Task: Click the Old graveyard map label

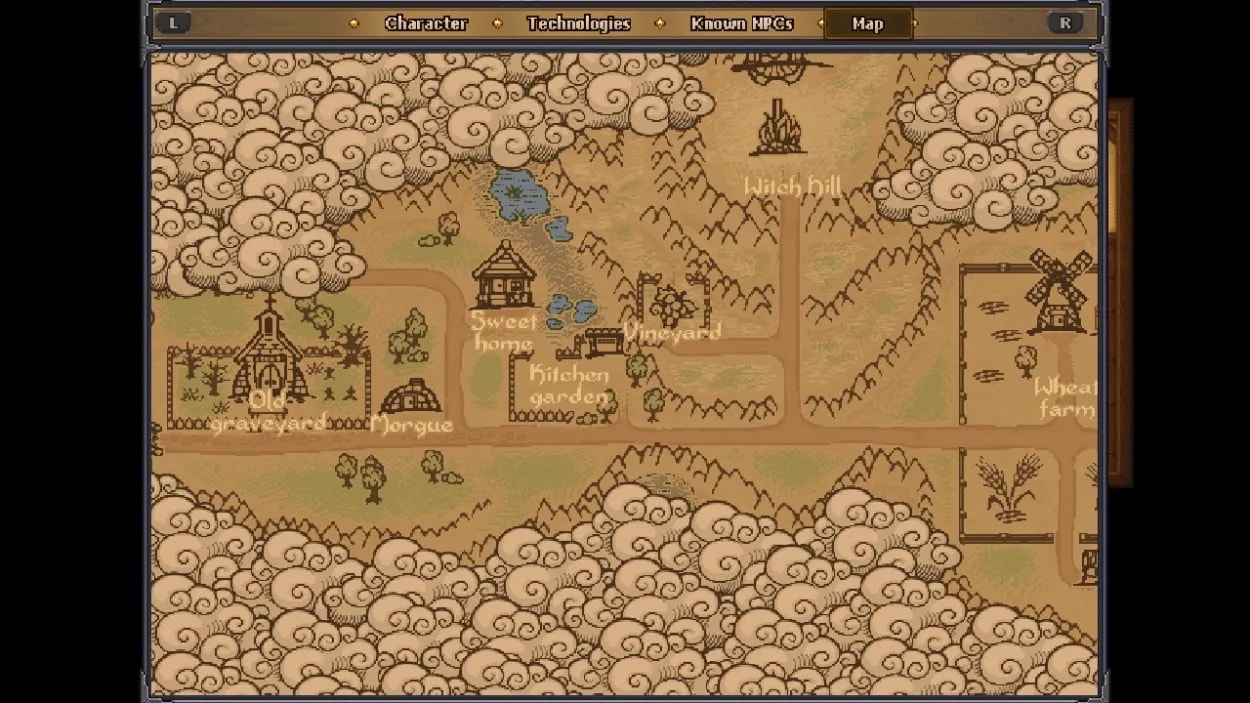Action: click(268, 412)
